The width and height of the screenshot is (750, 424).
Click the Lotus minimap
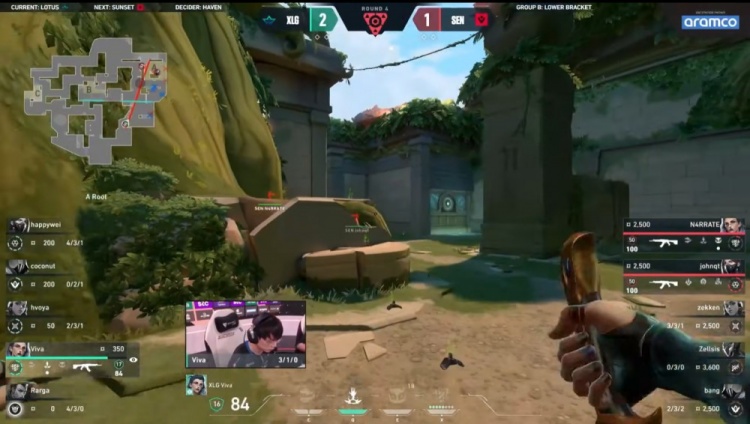click(x=96, y=97)
